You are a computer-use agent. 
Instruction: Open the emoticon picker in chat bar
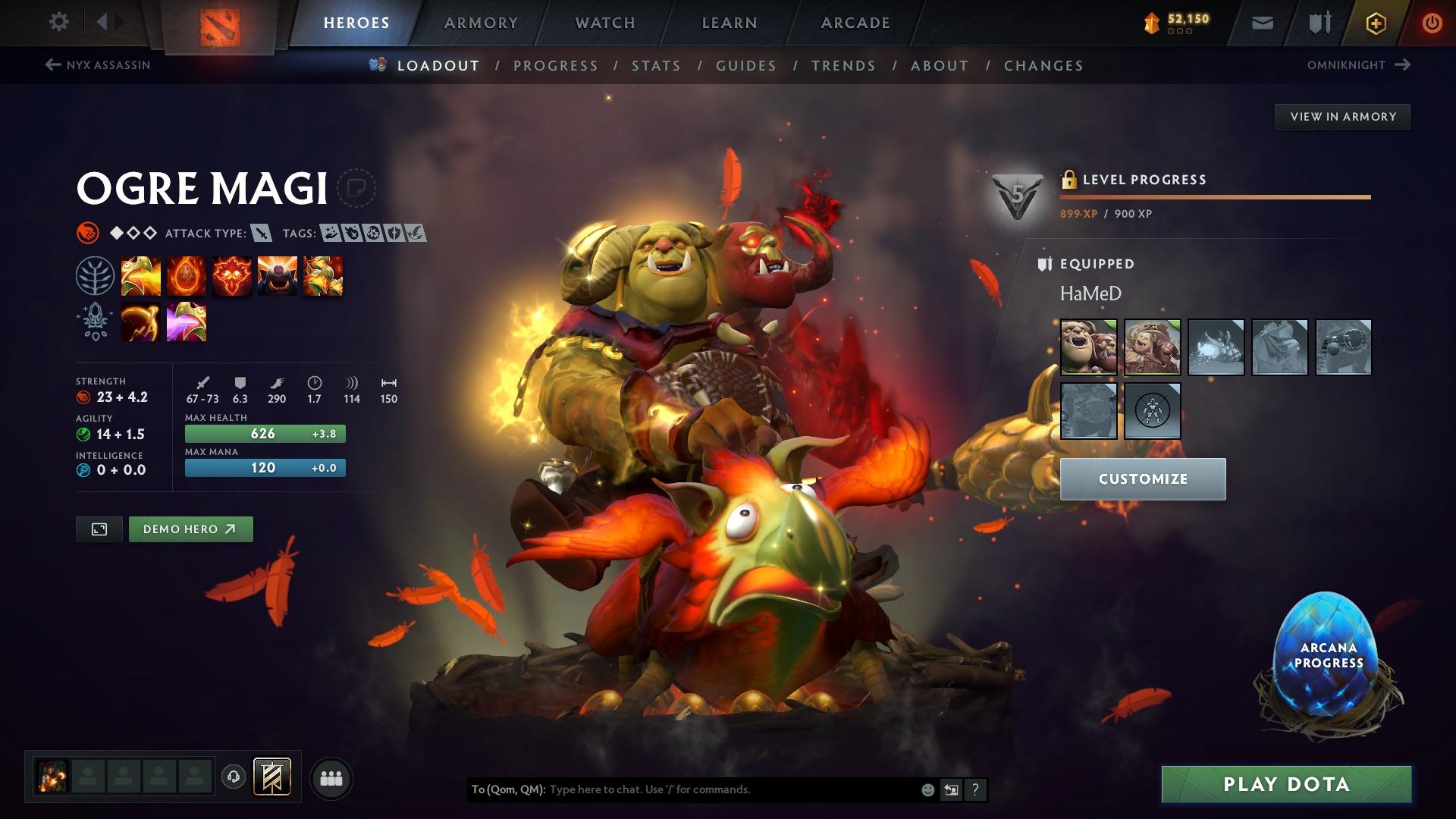coord(927,789)
